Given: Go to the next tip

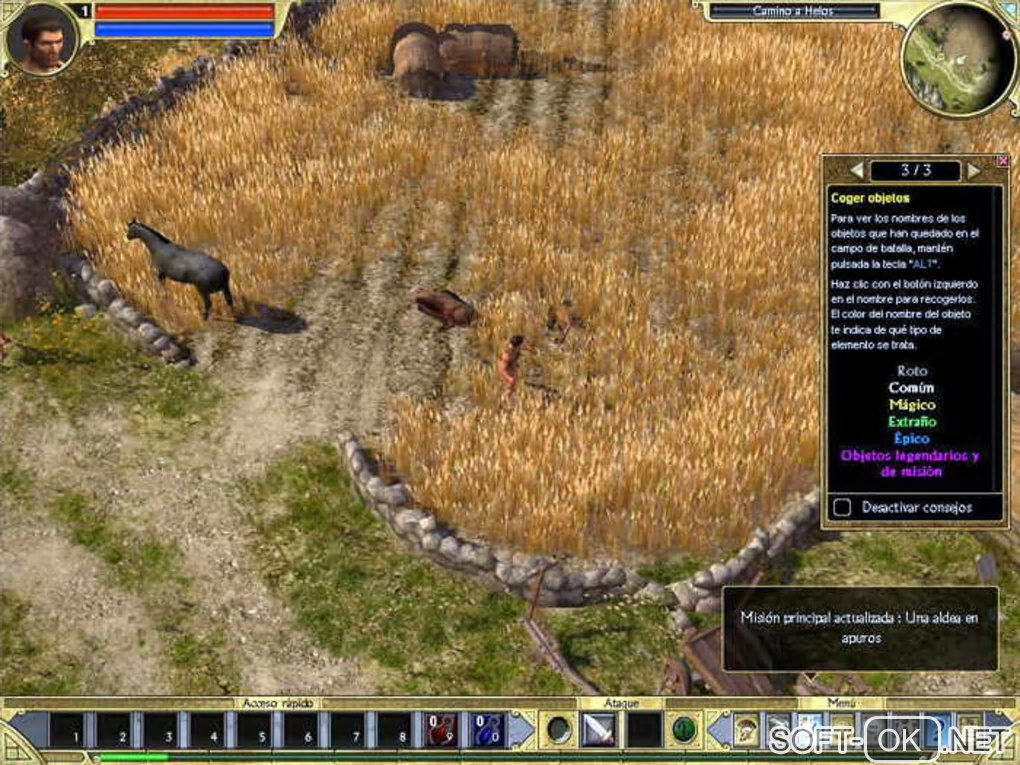Looking at the screenshot, I should [x=974, y=170].
